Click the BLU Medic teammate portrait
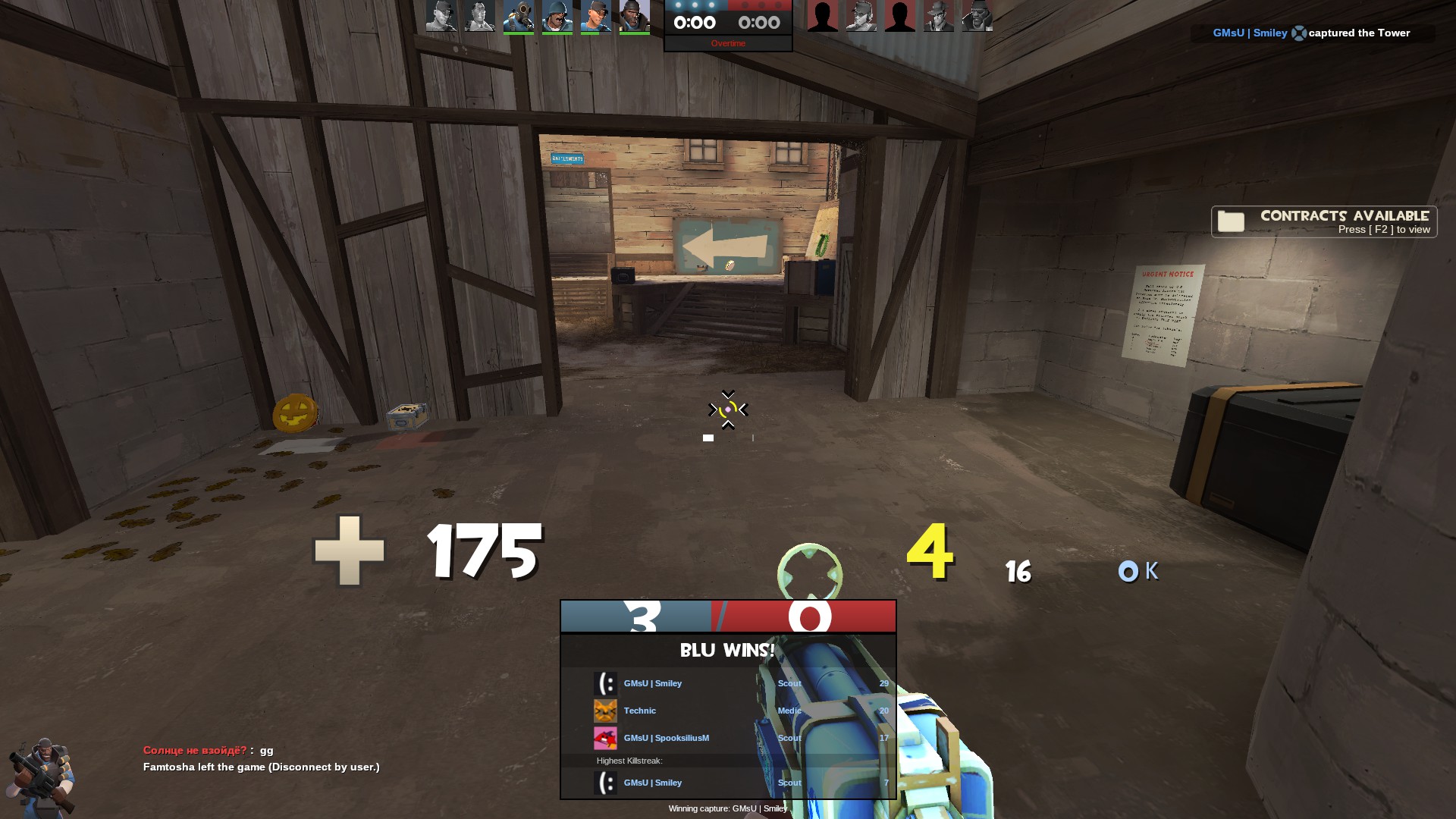This screenshot has height=819, width=1456. [x=479, y=17]
